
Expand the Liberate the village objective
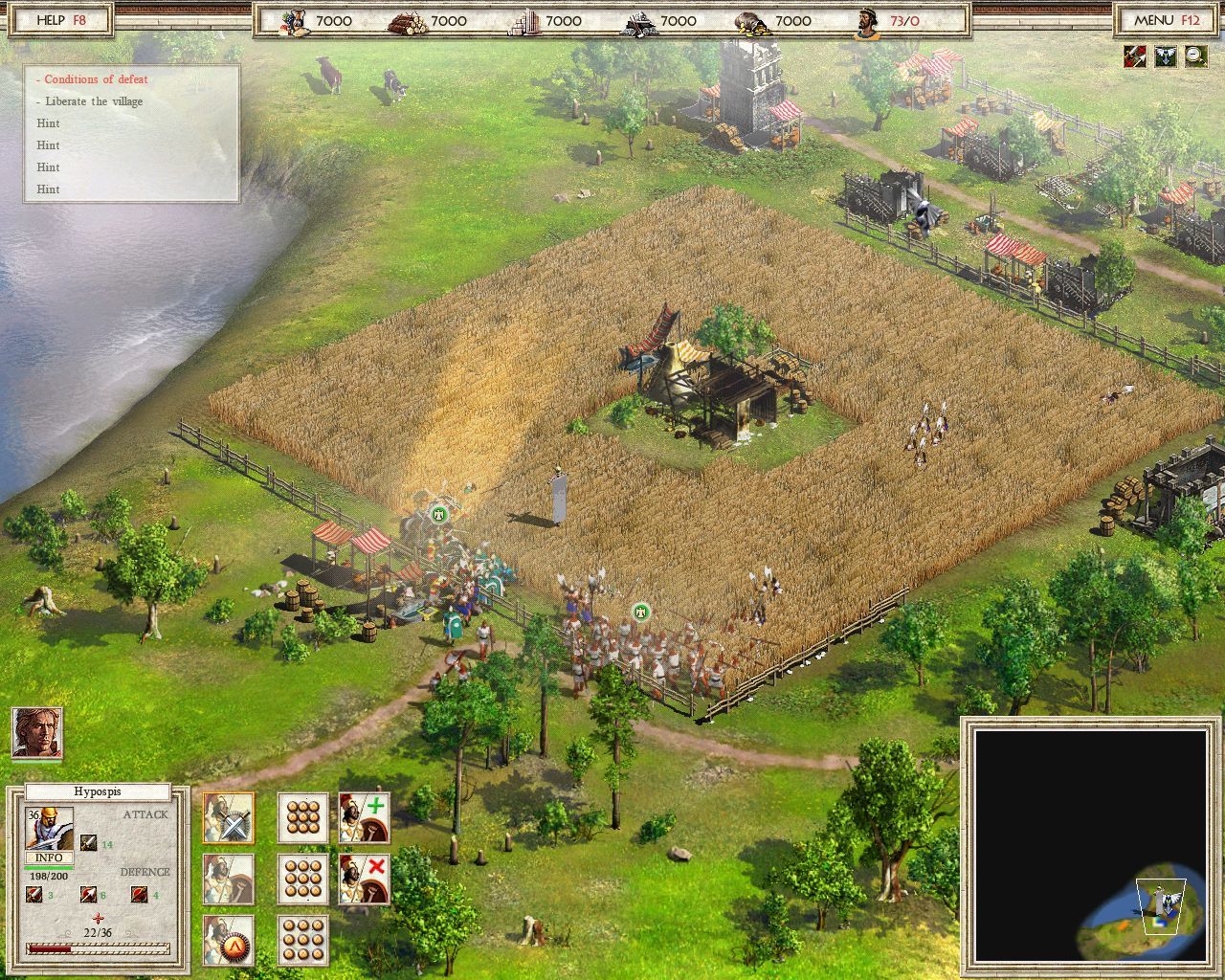pos(92,101)
